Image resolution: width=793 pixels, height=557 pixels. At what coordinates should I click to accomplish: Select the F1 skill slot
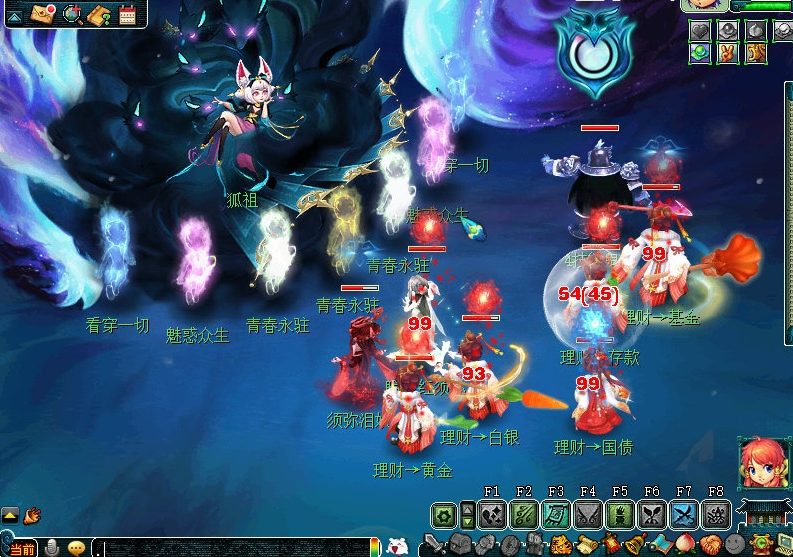click(491, 515)
